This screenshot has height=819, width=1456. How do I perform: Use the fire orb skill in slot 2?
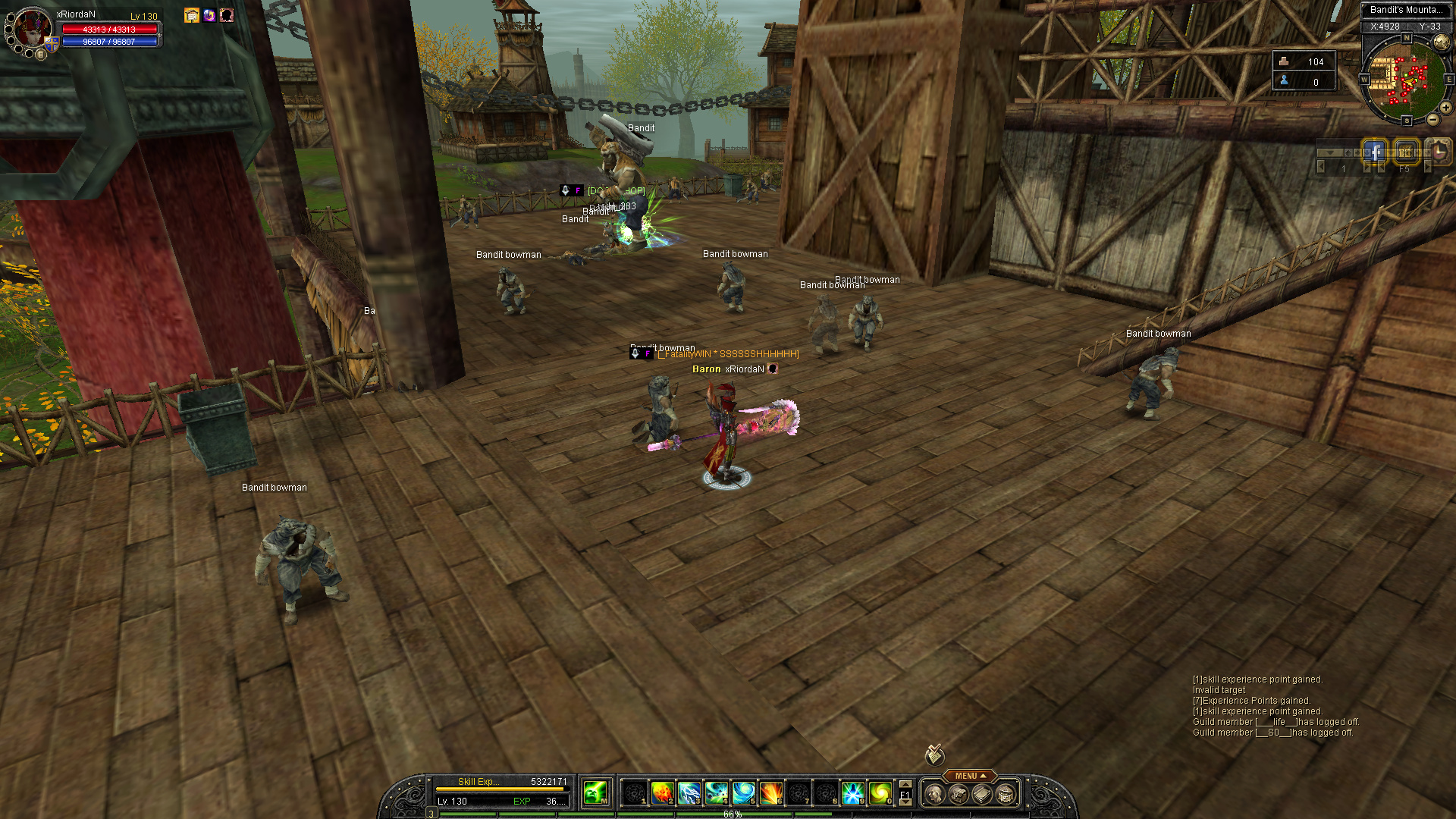coord(662,793)
